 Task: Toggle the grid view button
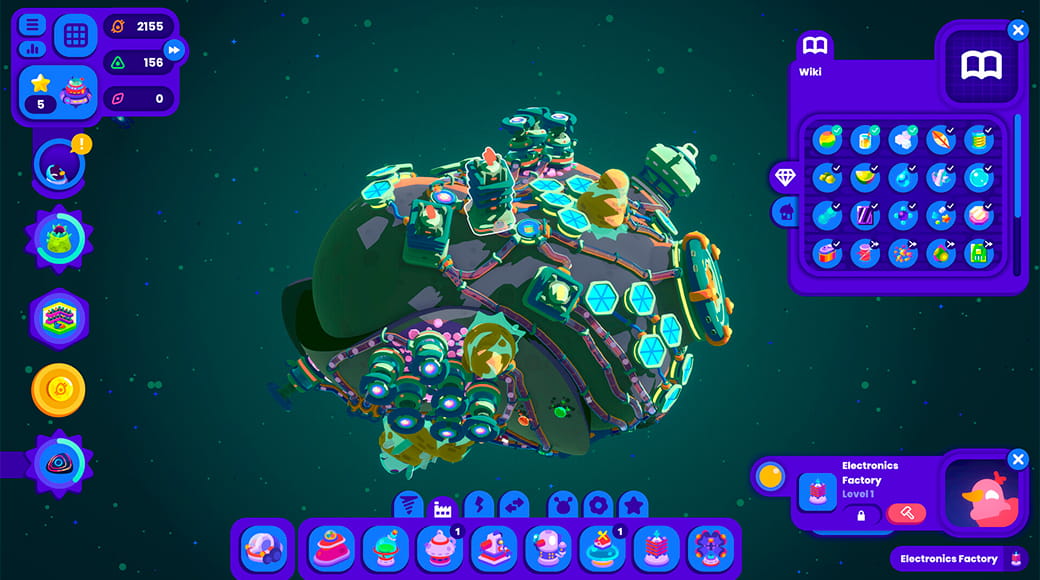tap(75, 35)
